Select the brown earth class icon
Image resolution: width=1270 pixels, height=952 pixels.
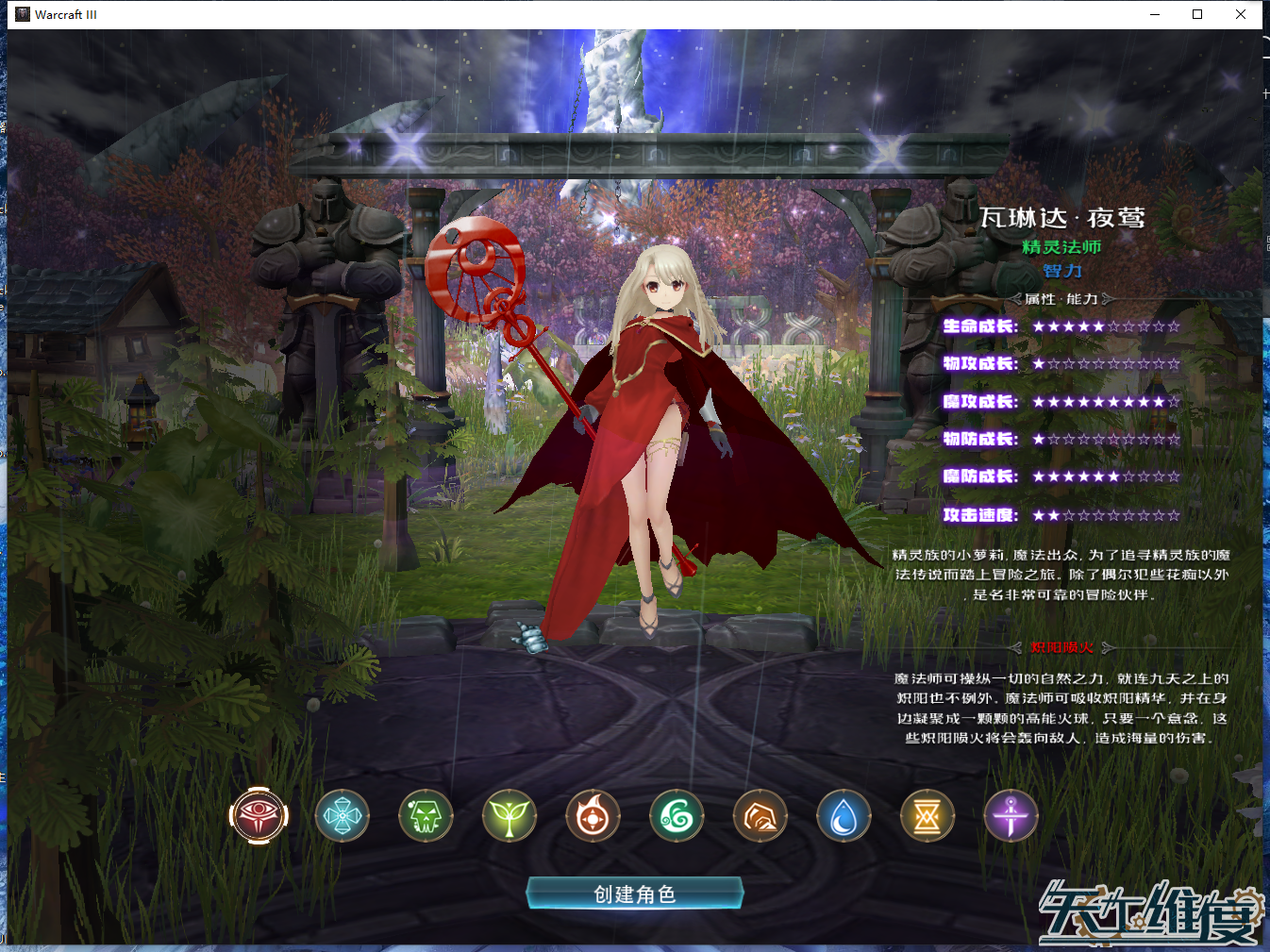point(760,816)
